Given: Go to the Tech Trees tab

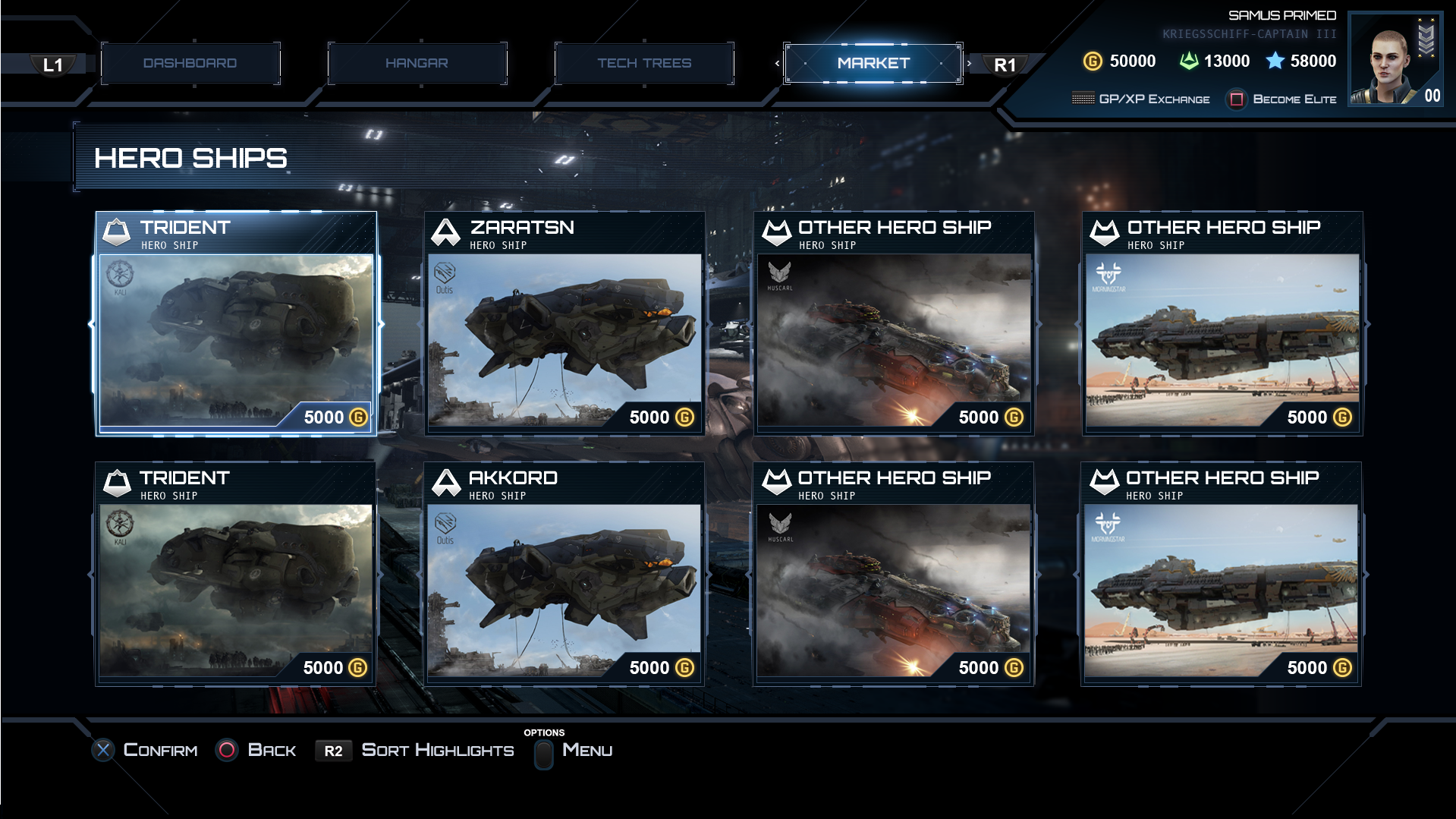Looking at the screenshot, I should 644,63.
